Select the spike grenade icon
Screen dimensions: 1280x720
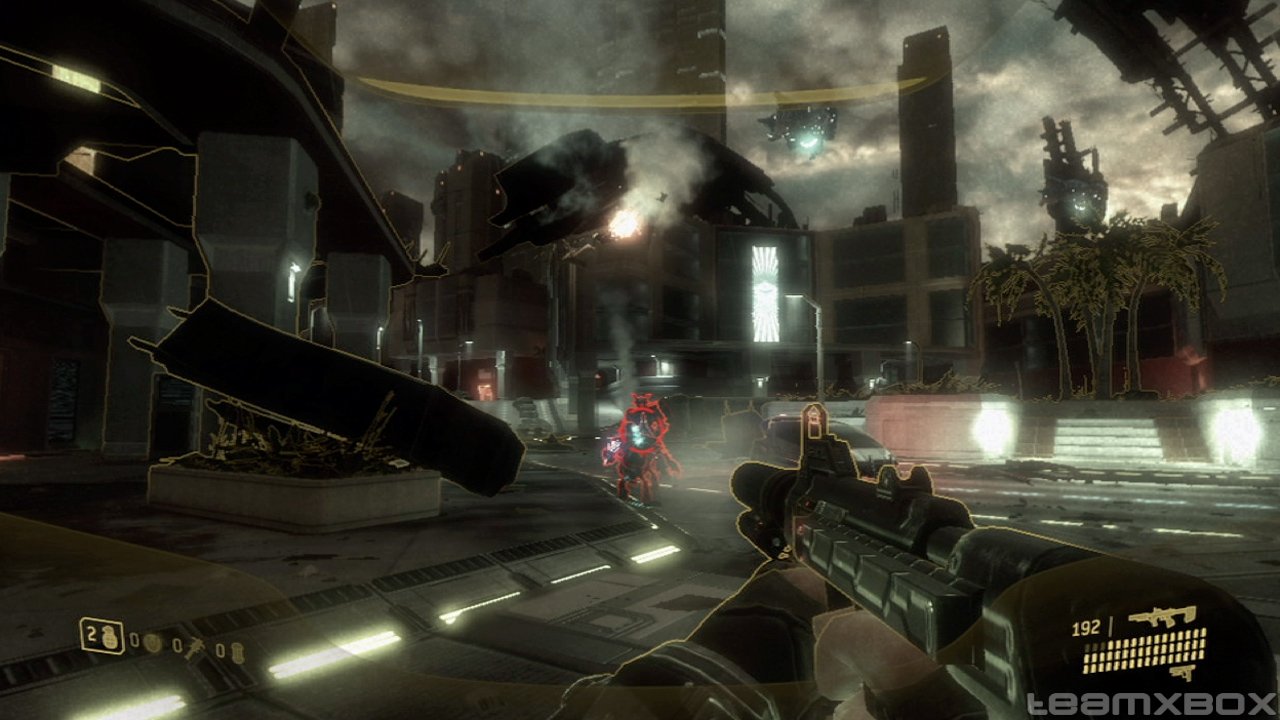coord(196,648)
